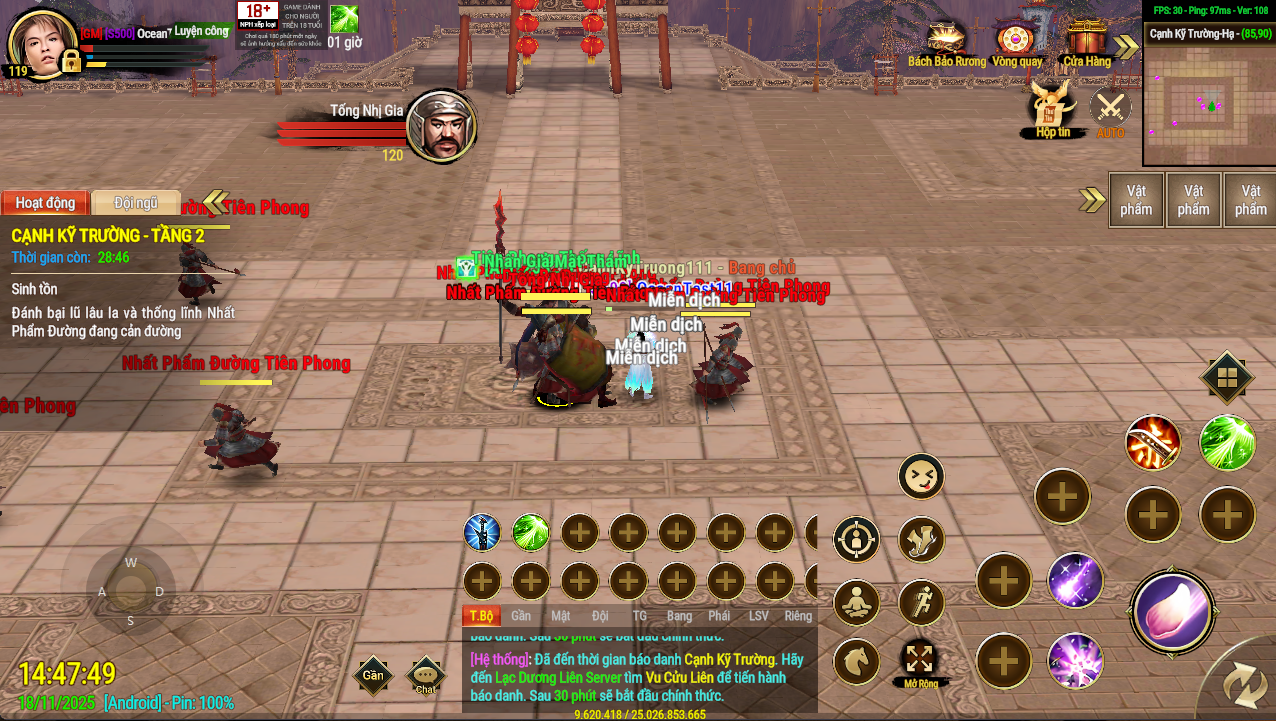Cast the purple comet skill
The image size is (1276, 721).
click(1075, 580)
